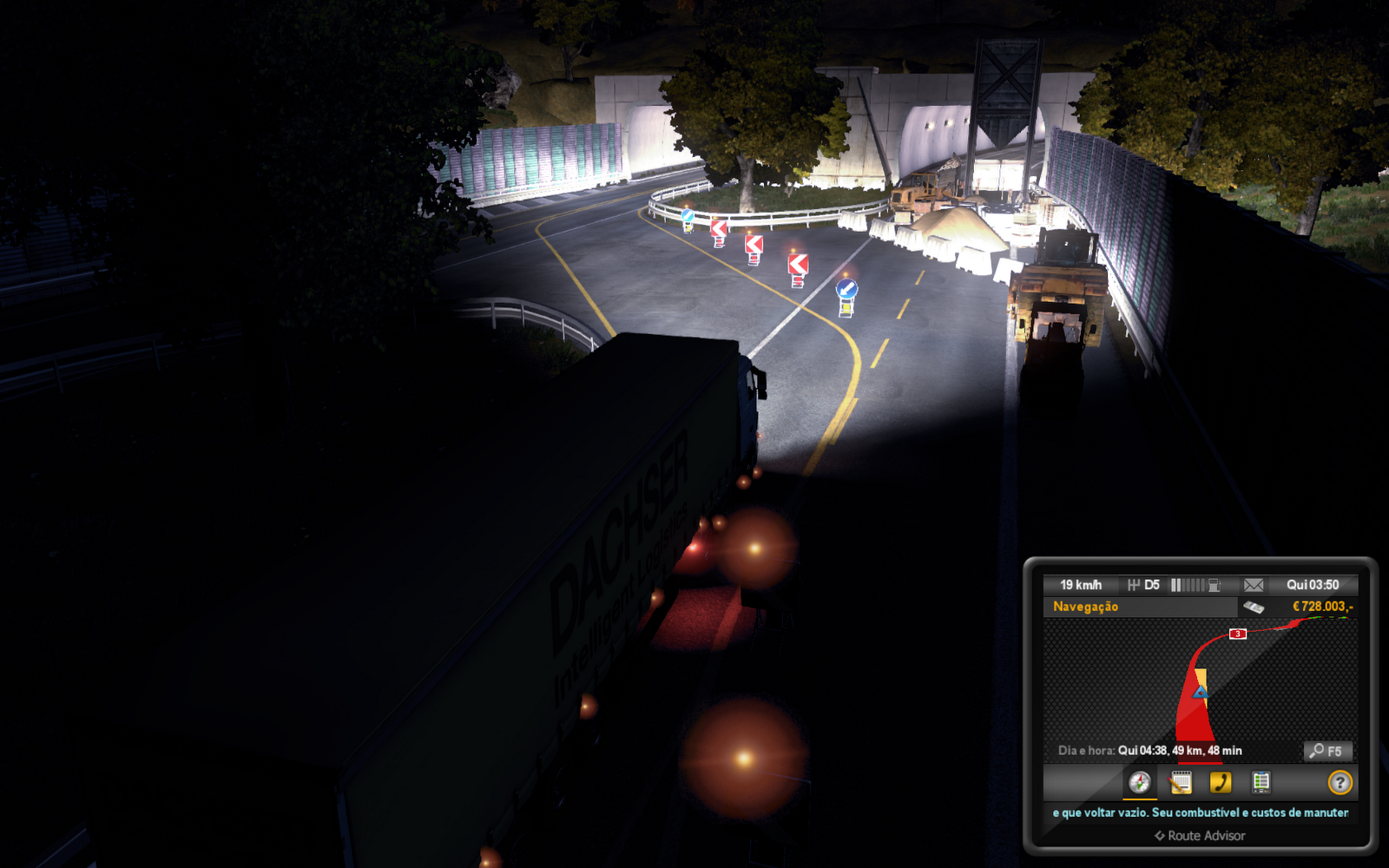Viewport: 1389px width, 868px height.
Task: Select the cargo information list icon
Action: point(1261,782)
